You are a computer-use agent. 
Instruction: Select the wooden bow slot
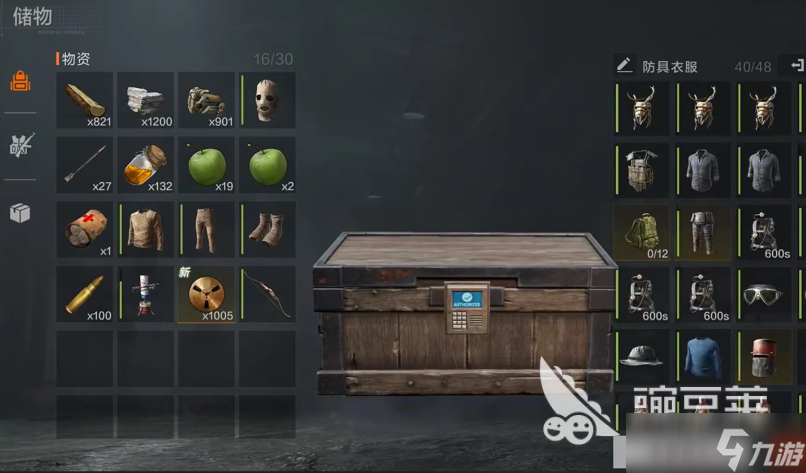268,294
